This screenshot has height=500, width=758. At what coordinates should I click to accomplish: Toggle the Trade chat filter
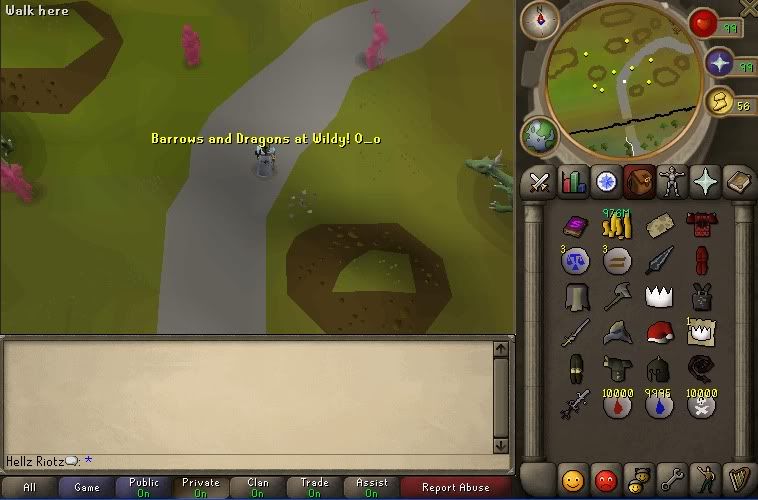coord(314,488)
